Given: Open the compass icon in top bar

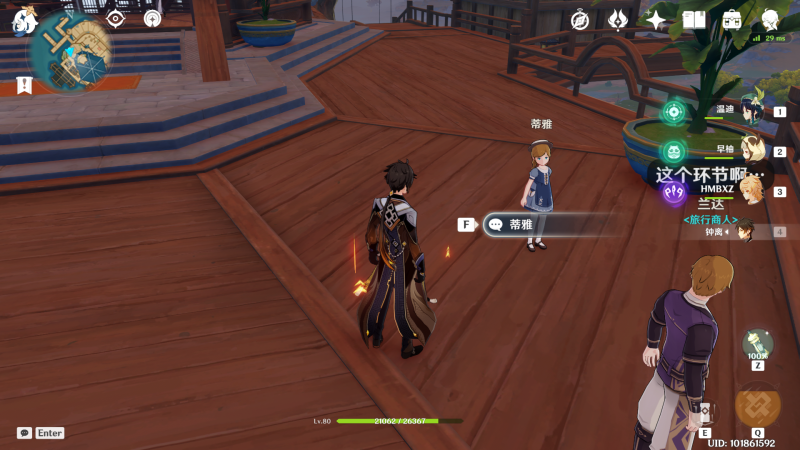Looking at the screenshot, I should coord(580,20).
